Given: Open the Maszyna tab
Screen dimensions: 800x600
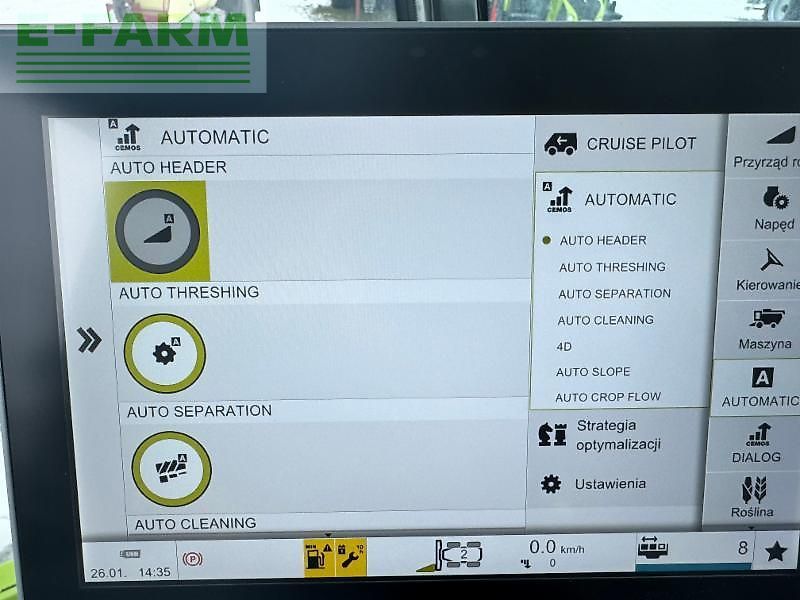Looking at the screenshot, I should point(765,328).
